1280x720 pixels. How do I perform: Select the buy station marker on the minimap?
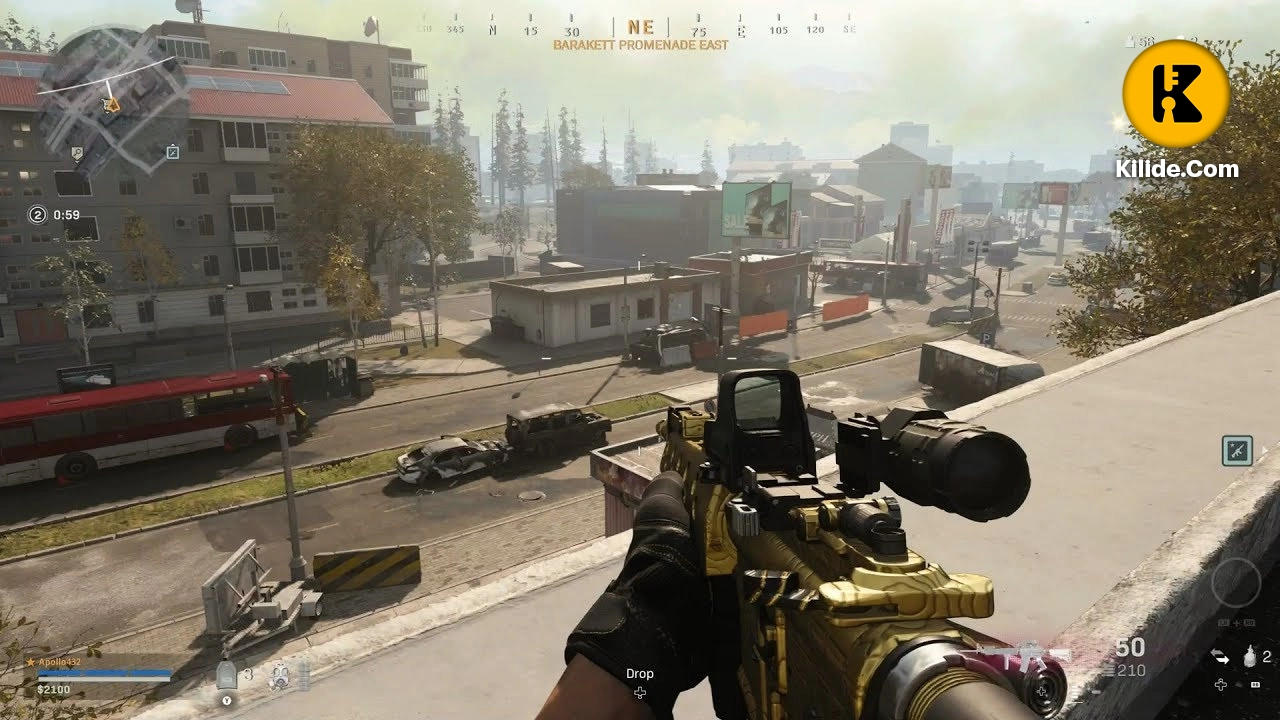point(173,152)
